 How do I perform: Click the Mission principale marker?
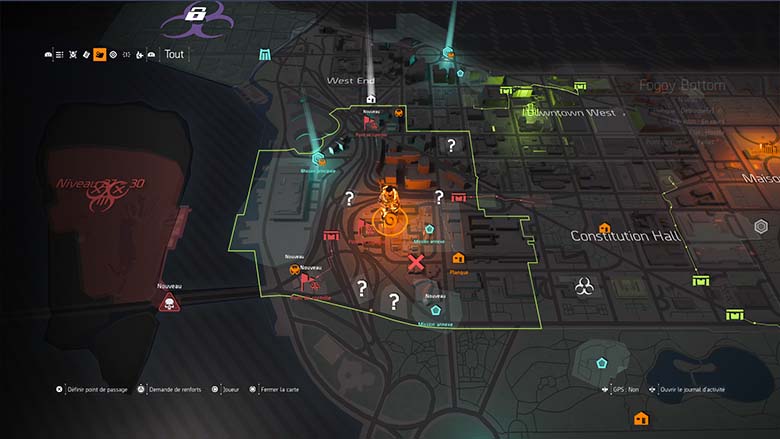[x=319, y=157]
